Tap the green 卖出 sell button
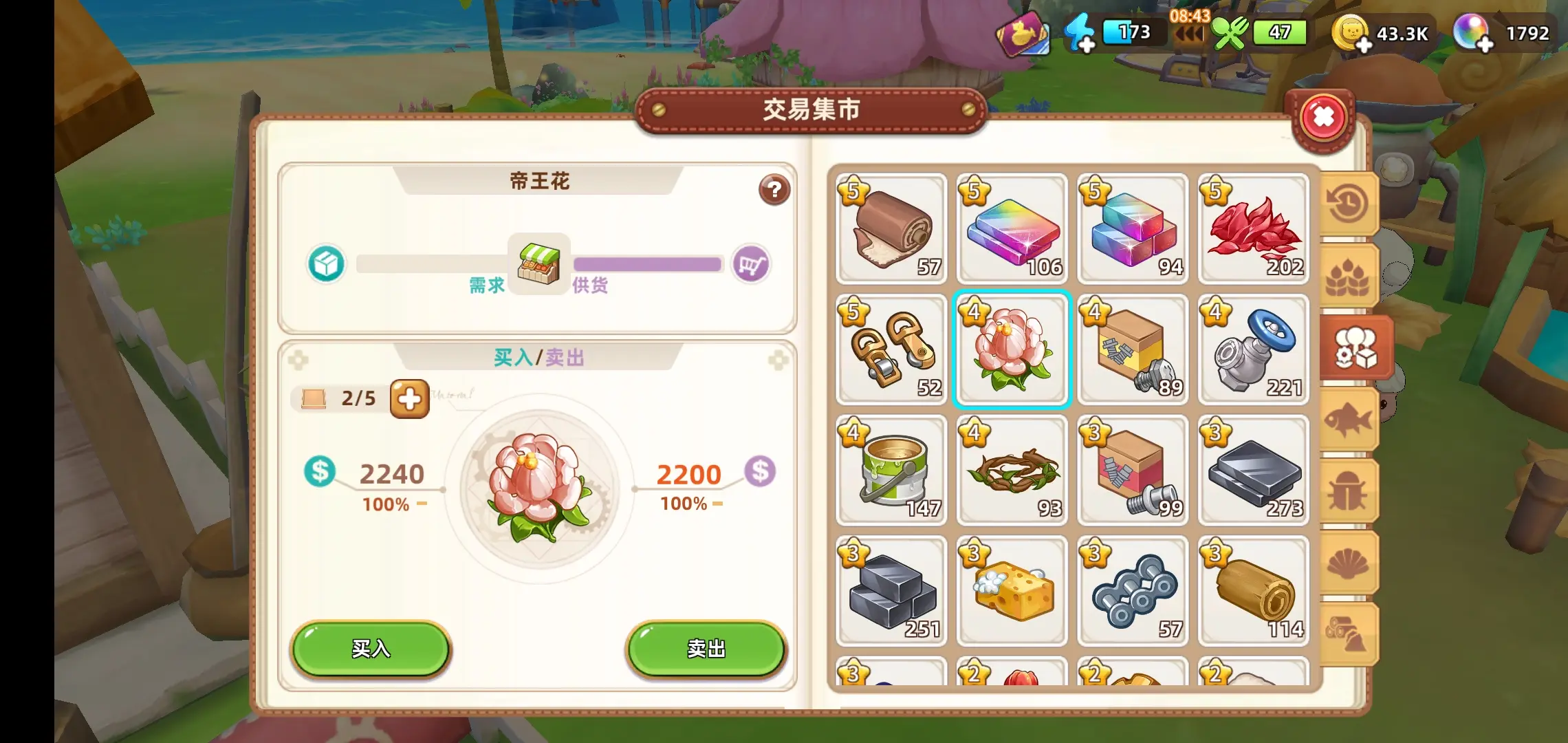The height and width of the screenshot is (743, 1568). click(x=706, y=649)
